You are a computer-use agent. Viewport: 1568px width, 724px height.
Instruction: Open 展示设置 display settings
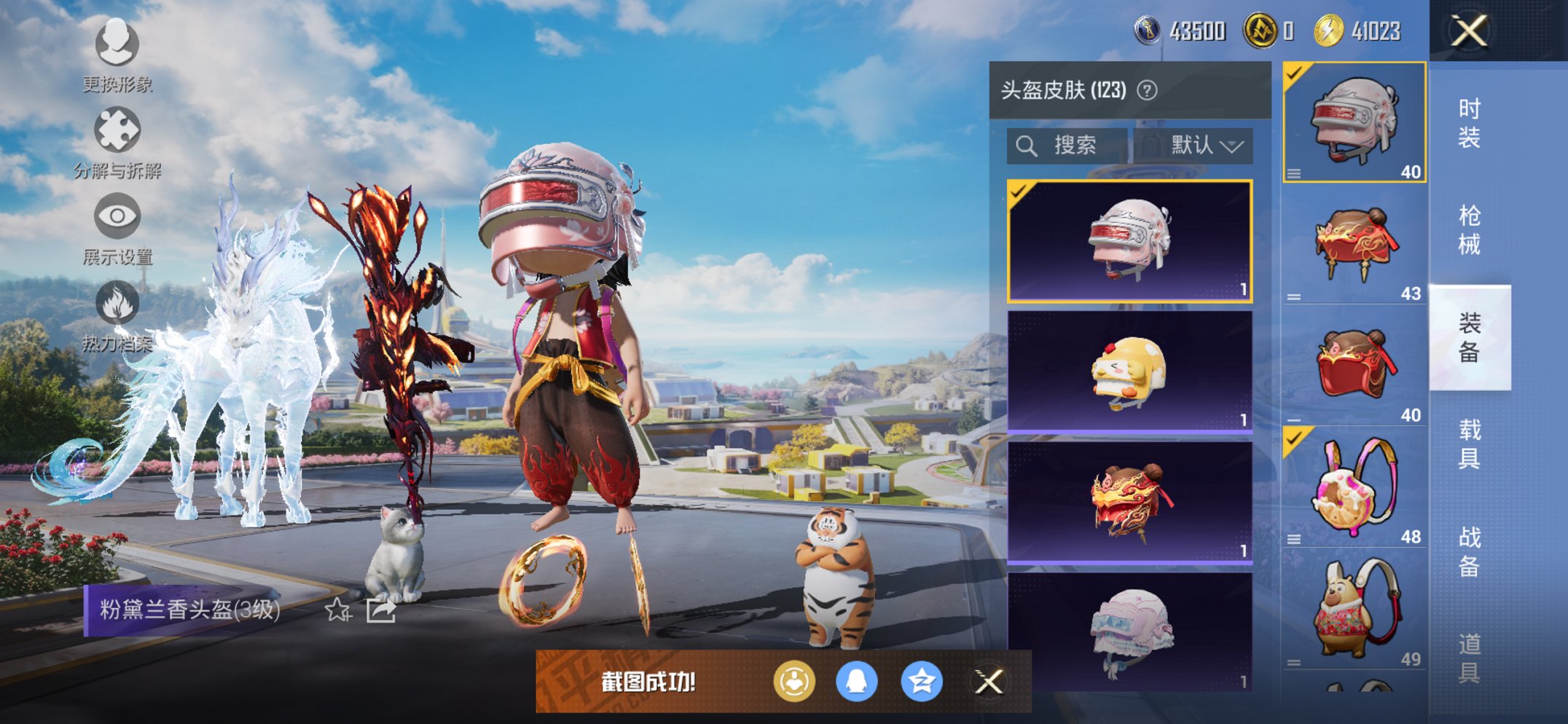[117, 216]
